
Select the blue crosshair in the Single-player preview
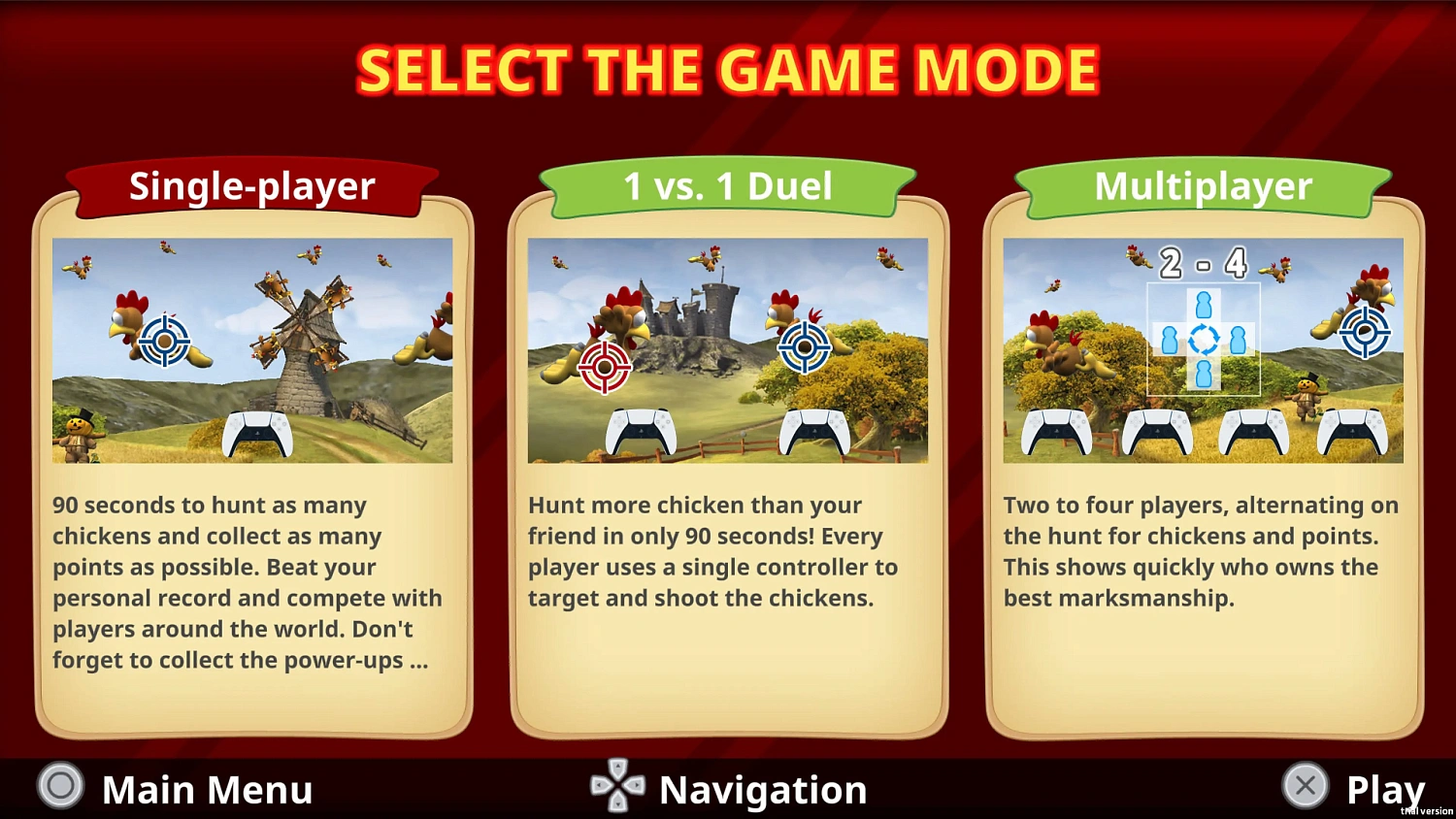[x=165, y=342]
